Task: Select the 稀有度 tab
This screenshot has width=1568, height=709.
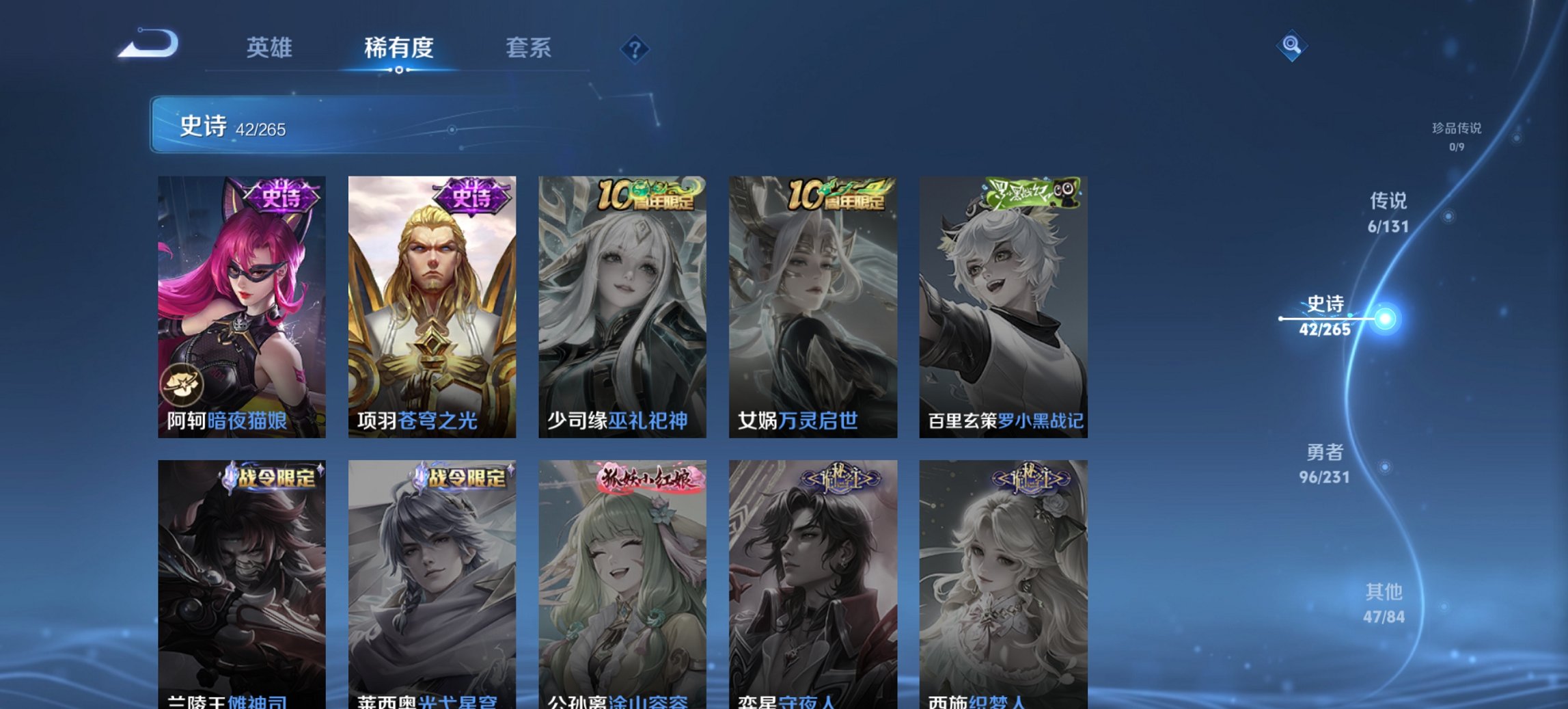Action: (398, 48)
